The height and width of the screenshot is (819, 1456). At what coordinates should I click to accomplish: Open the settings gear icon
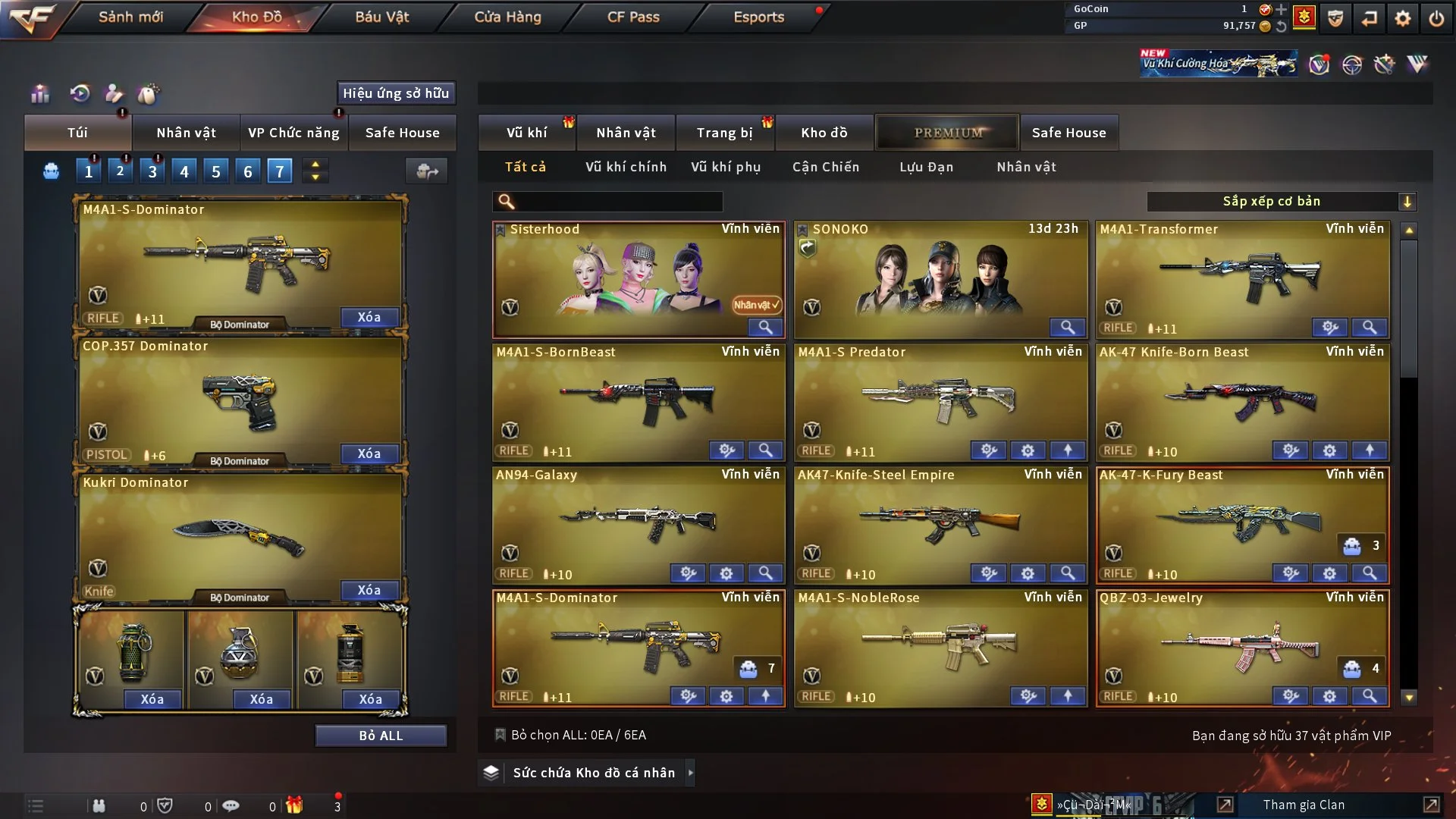click(x=1403, y=18)
